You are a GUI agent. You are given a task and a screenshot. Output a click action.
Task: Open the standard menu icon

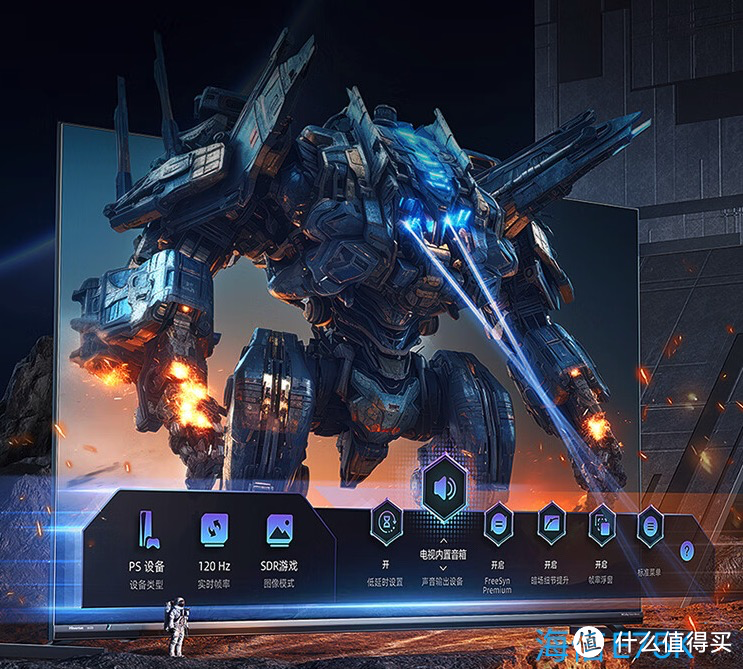point(651,523)
